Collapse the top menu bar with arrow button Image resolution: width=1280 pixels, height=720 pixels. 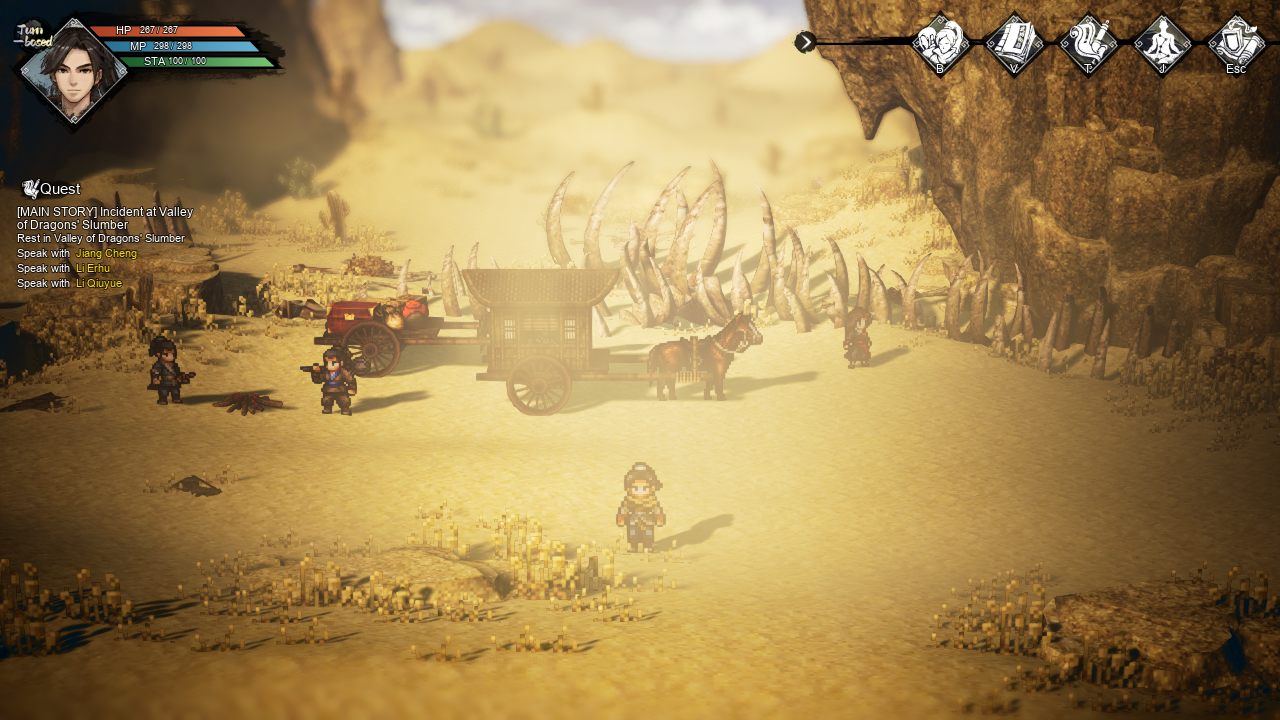pos(805,42)
